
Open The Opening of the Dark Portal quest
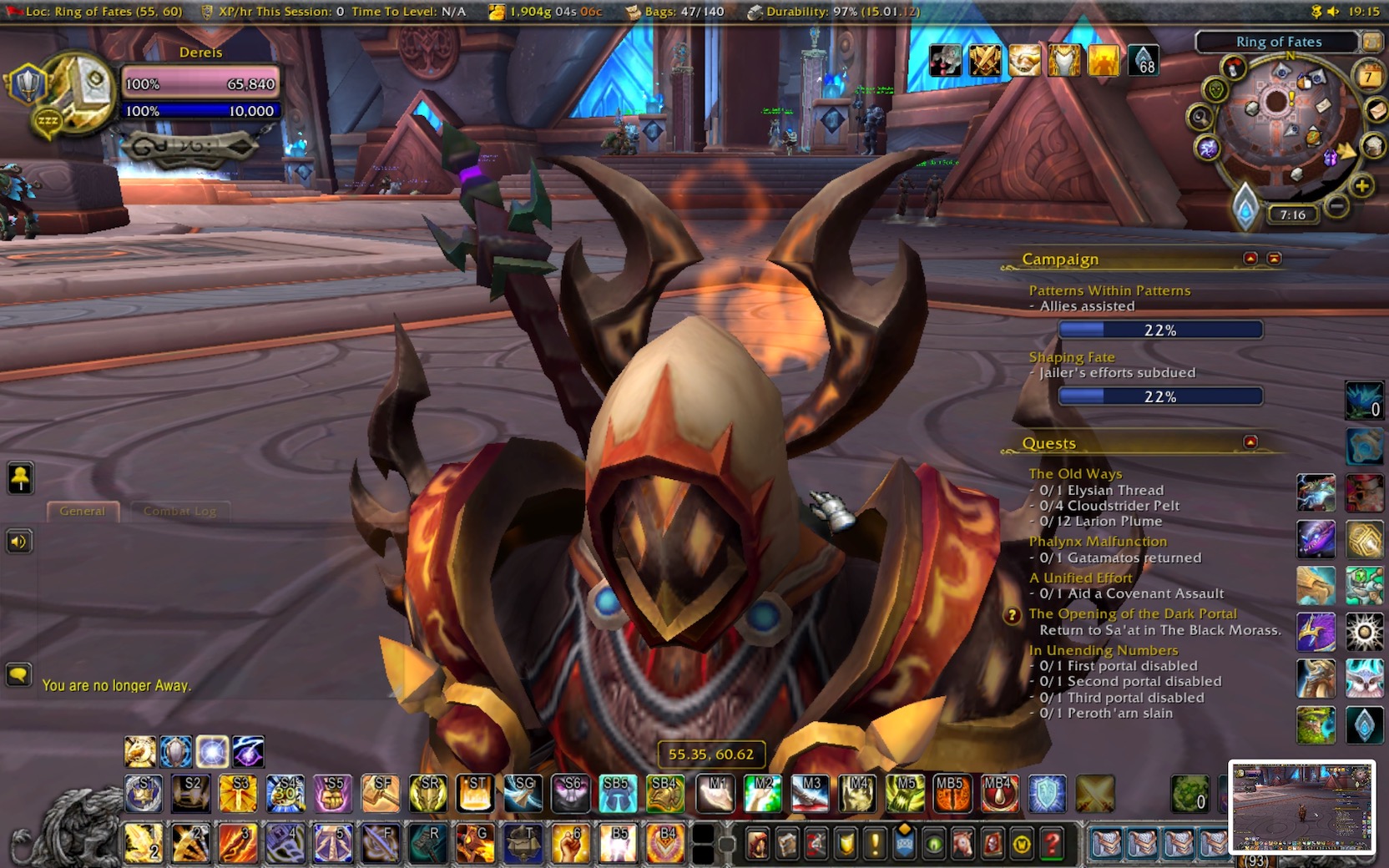[x=1132, y=613]
